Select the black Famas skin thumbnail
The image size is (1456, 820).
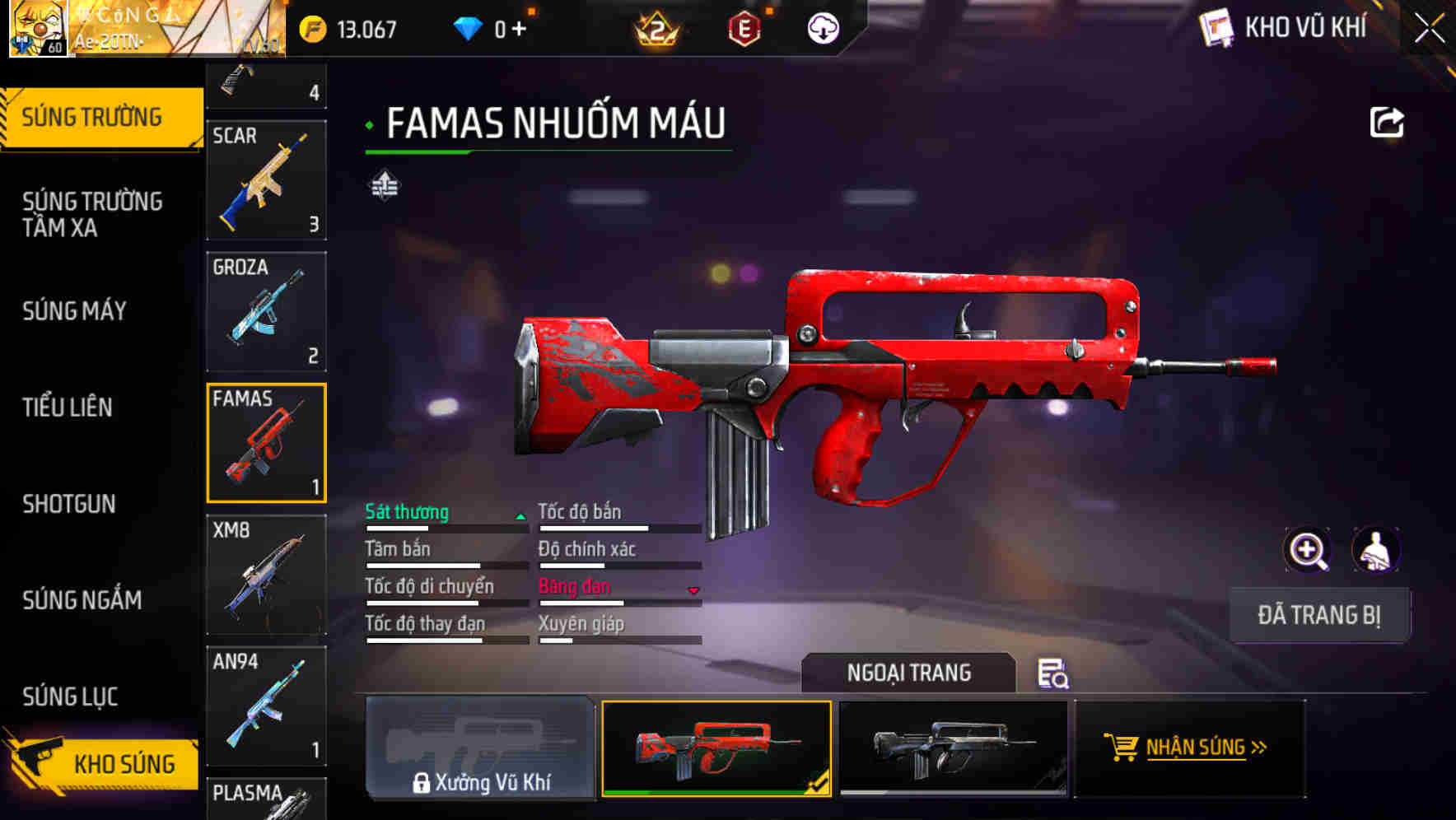click(953, 748)
